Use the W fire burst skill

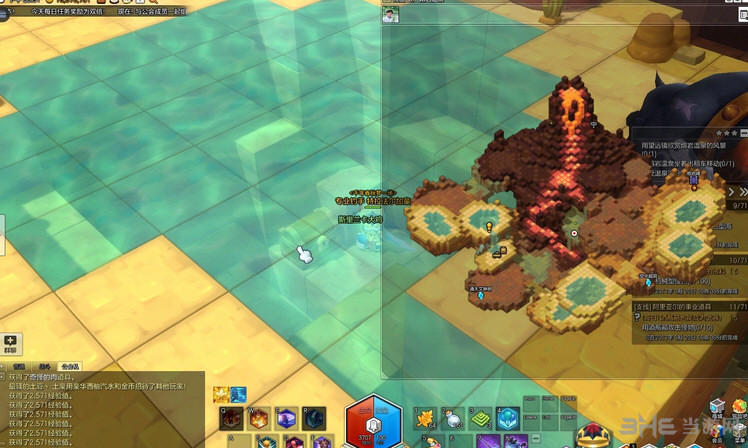click(x=259, y=418)
